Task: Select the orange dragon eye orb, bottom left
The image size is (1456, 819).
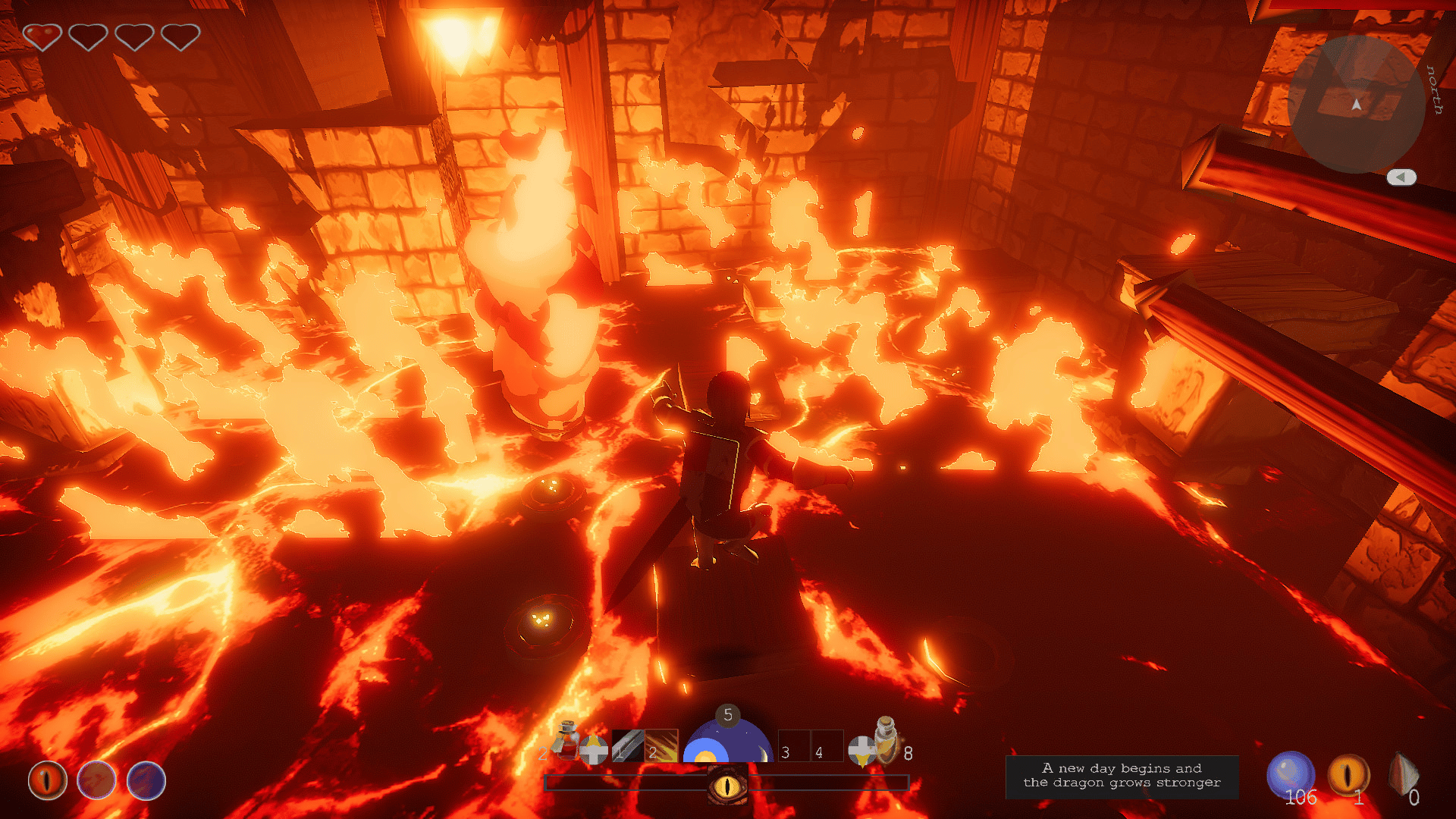Action: pos(48,780)
